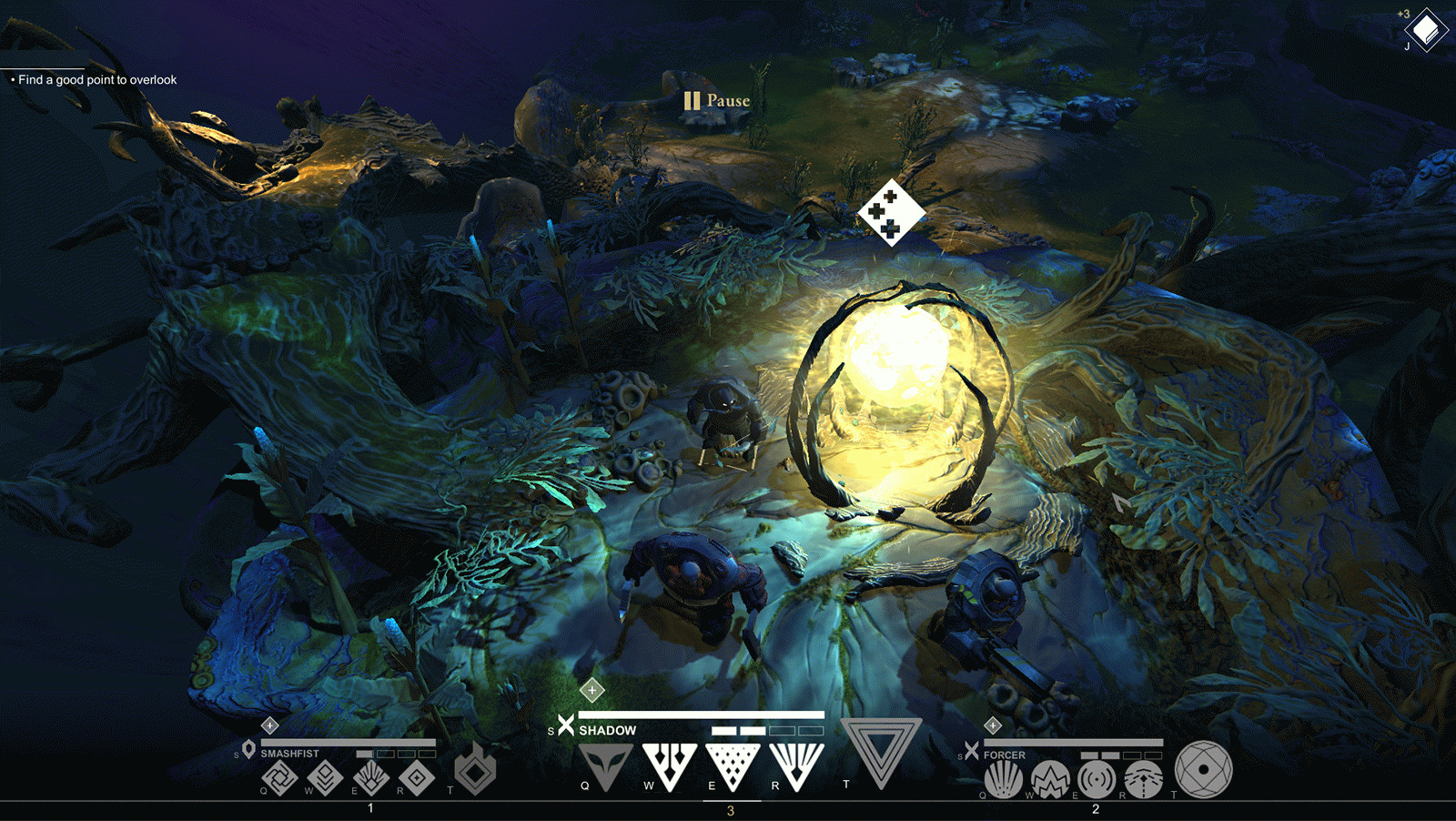
Task: Select the Shadow character name
Action: click(607, 731)
